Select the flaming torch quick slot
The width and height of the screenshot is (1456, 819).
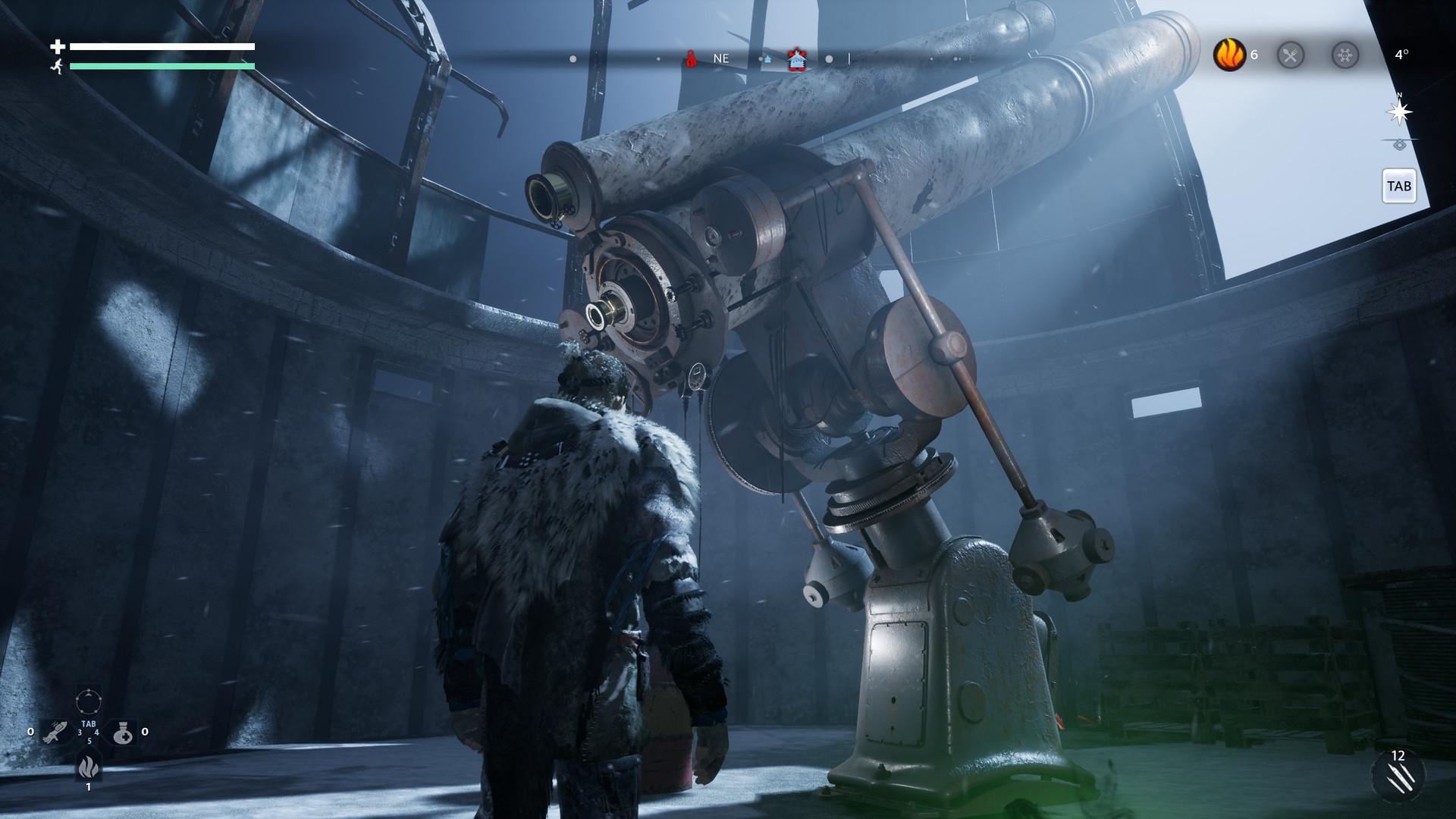click(55, 732)
